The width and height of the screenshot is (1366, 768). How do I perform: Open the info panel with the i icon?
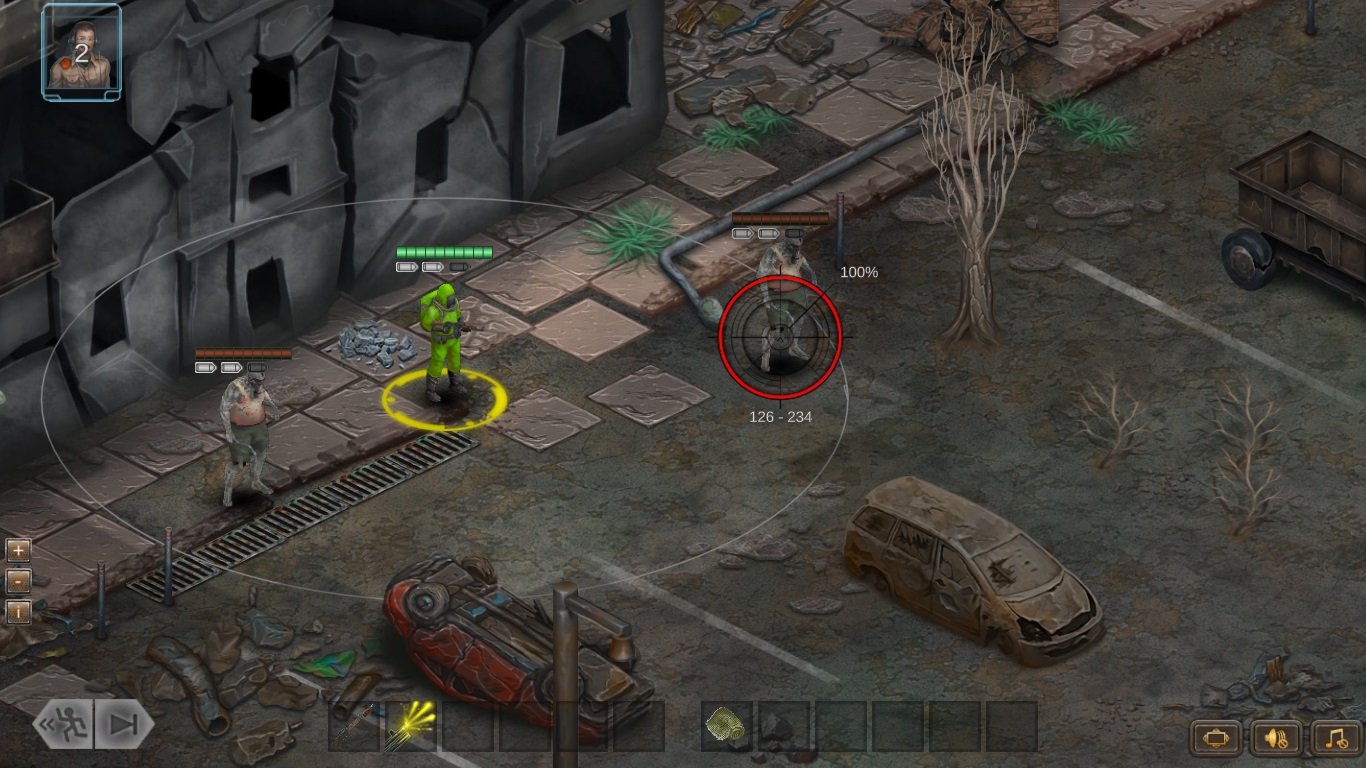tap(16, 611)
